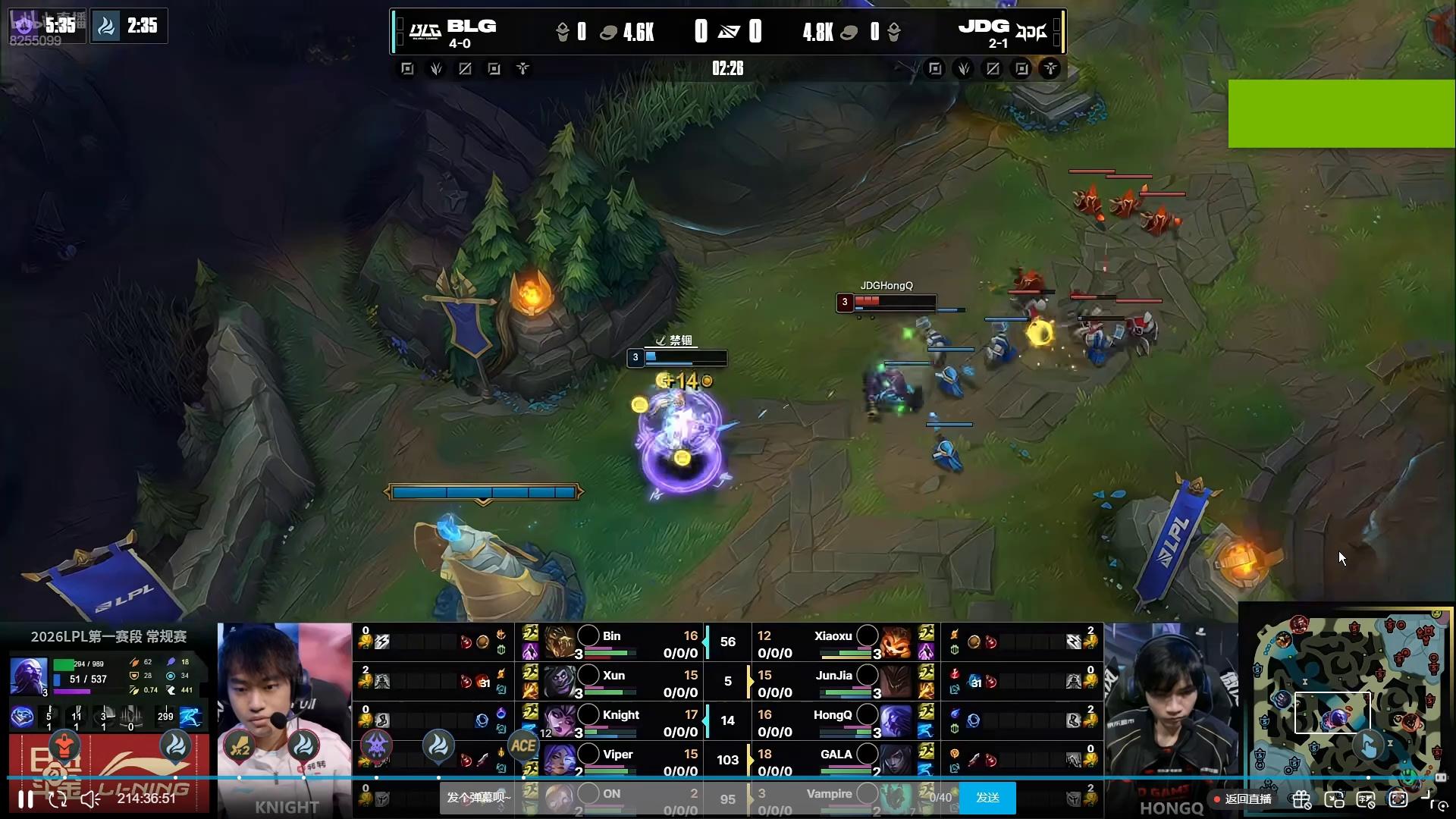Choose Knight's champion portrait on the scoreboard
This screenshot has height=819, width=1456.
click(559, 721)
